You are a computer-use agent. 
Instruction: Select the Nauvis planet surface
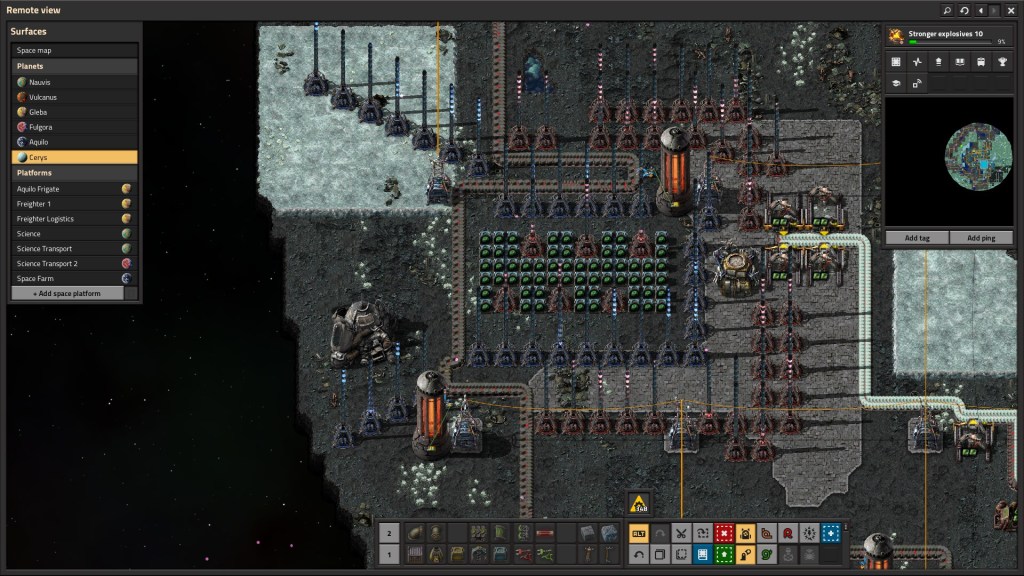tap(74, 82)
